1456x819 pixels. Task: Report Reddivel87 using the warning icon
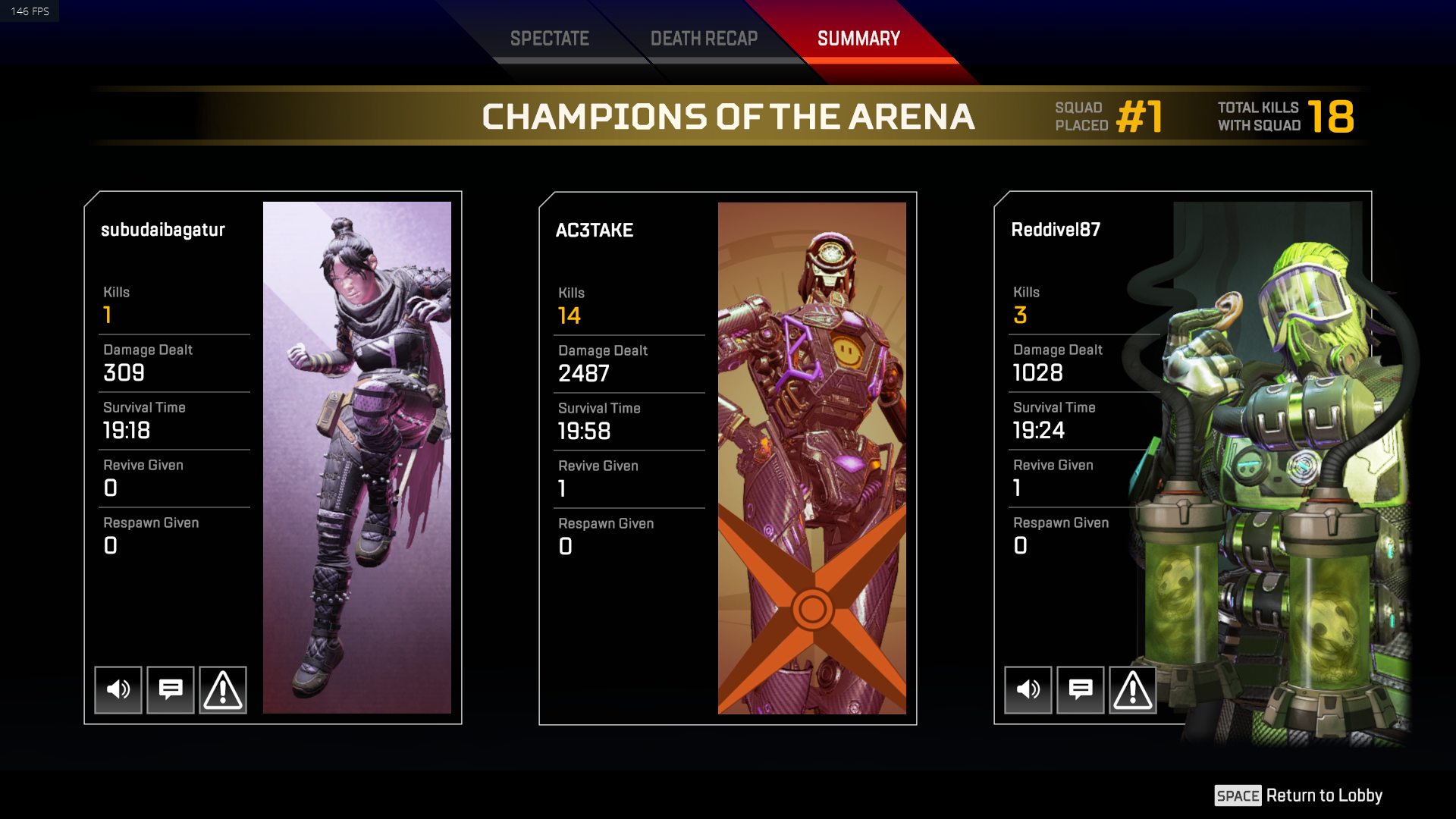(1132, 689)
